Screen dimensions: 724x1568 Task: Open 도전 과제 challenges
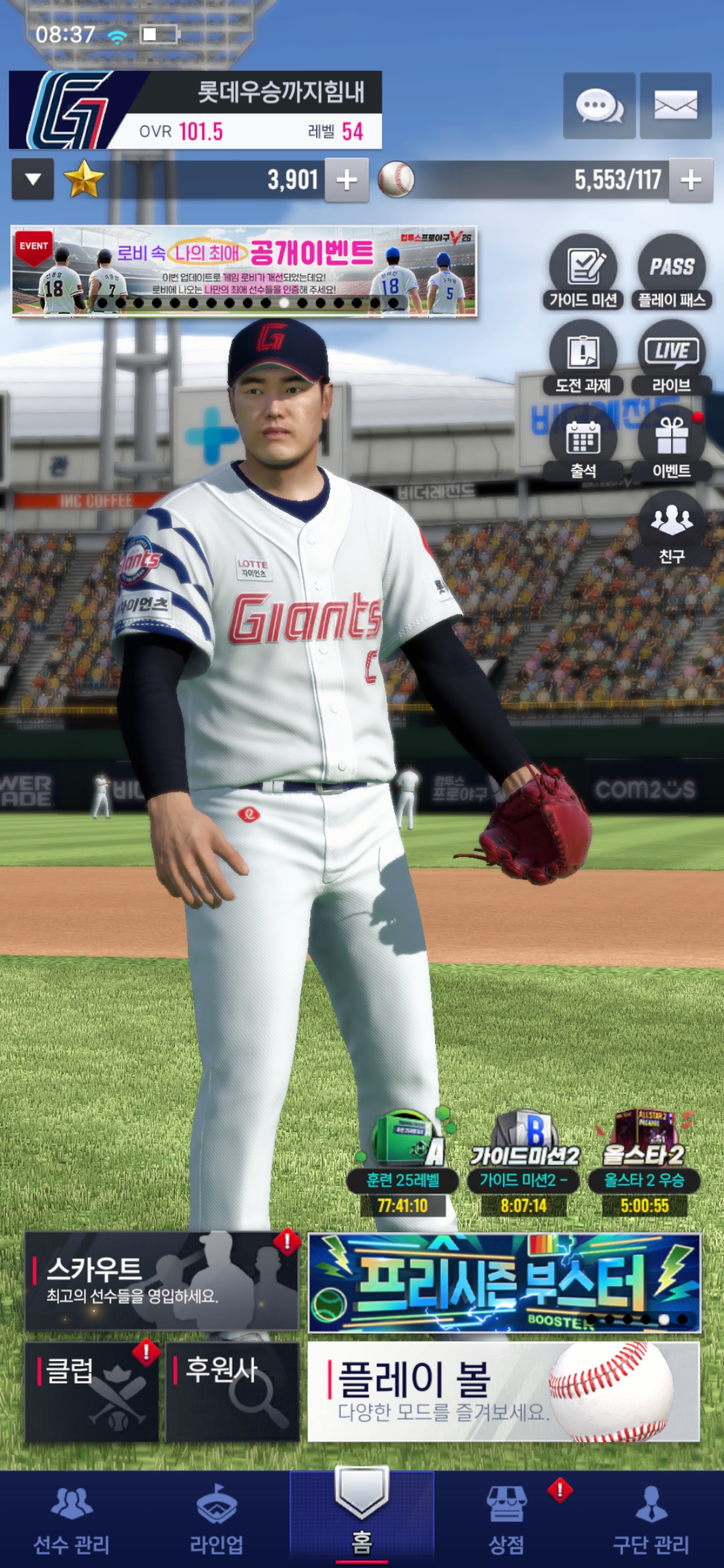pyautogui.click(x=583, y=357)
